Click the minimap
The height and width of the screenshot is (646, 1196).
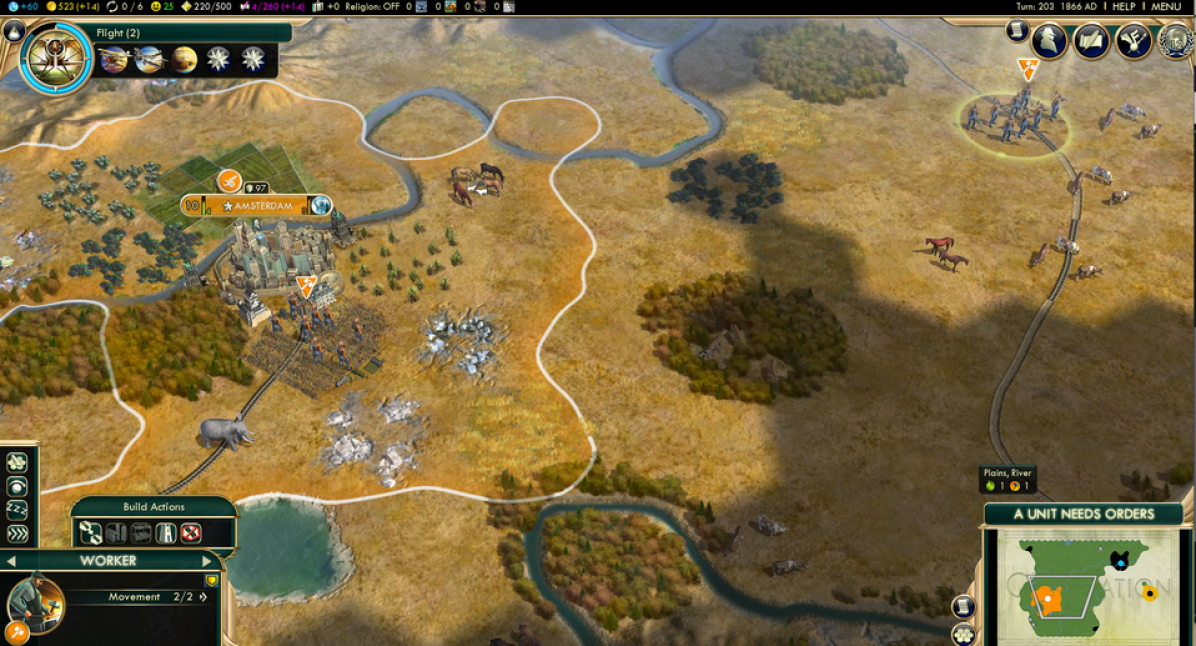[1087, 587]
